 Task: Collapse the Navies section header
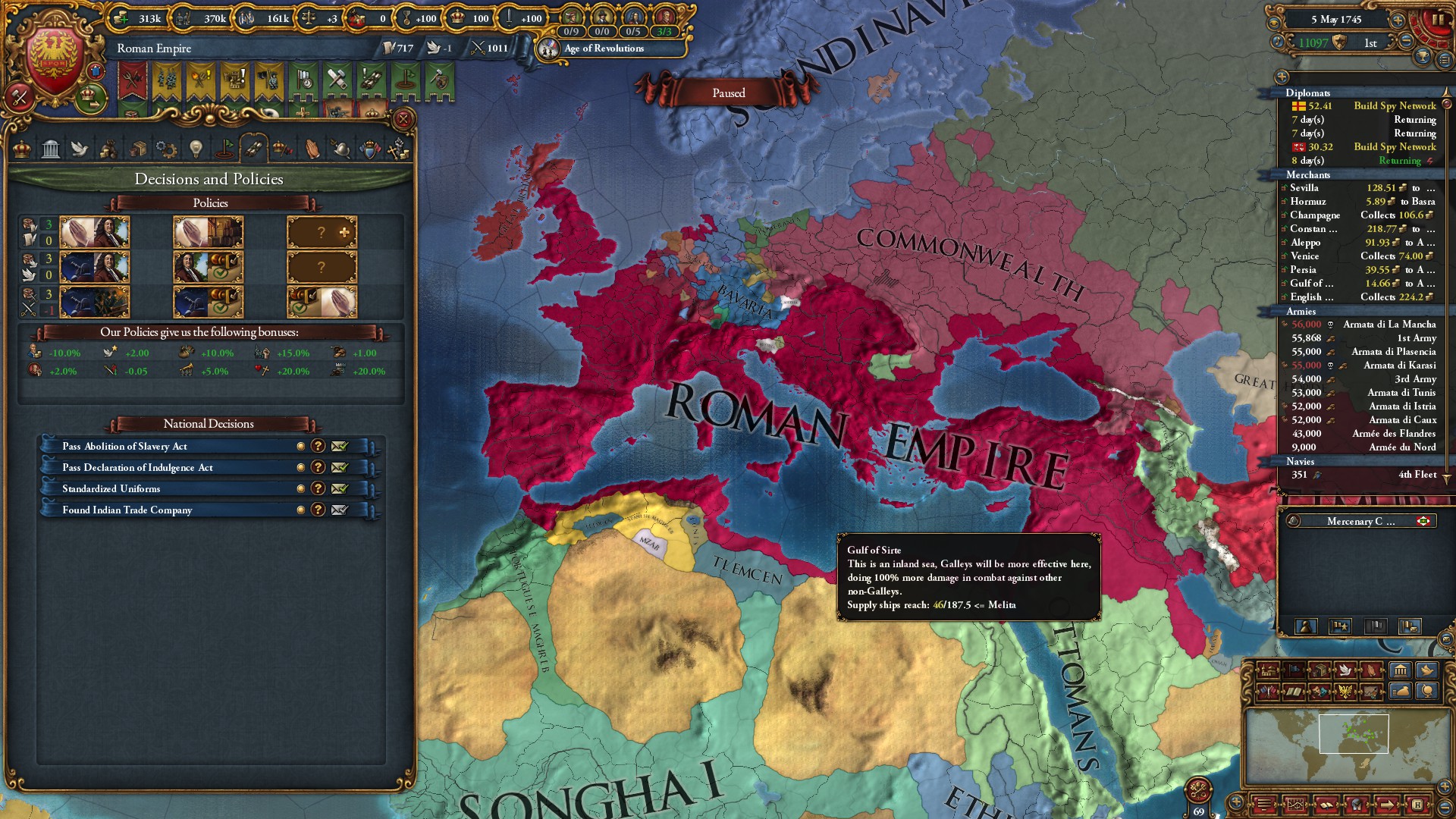point(1301,461)
